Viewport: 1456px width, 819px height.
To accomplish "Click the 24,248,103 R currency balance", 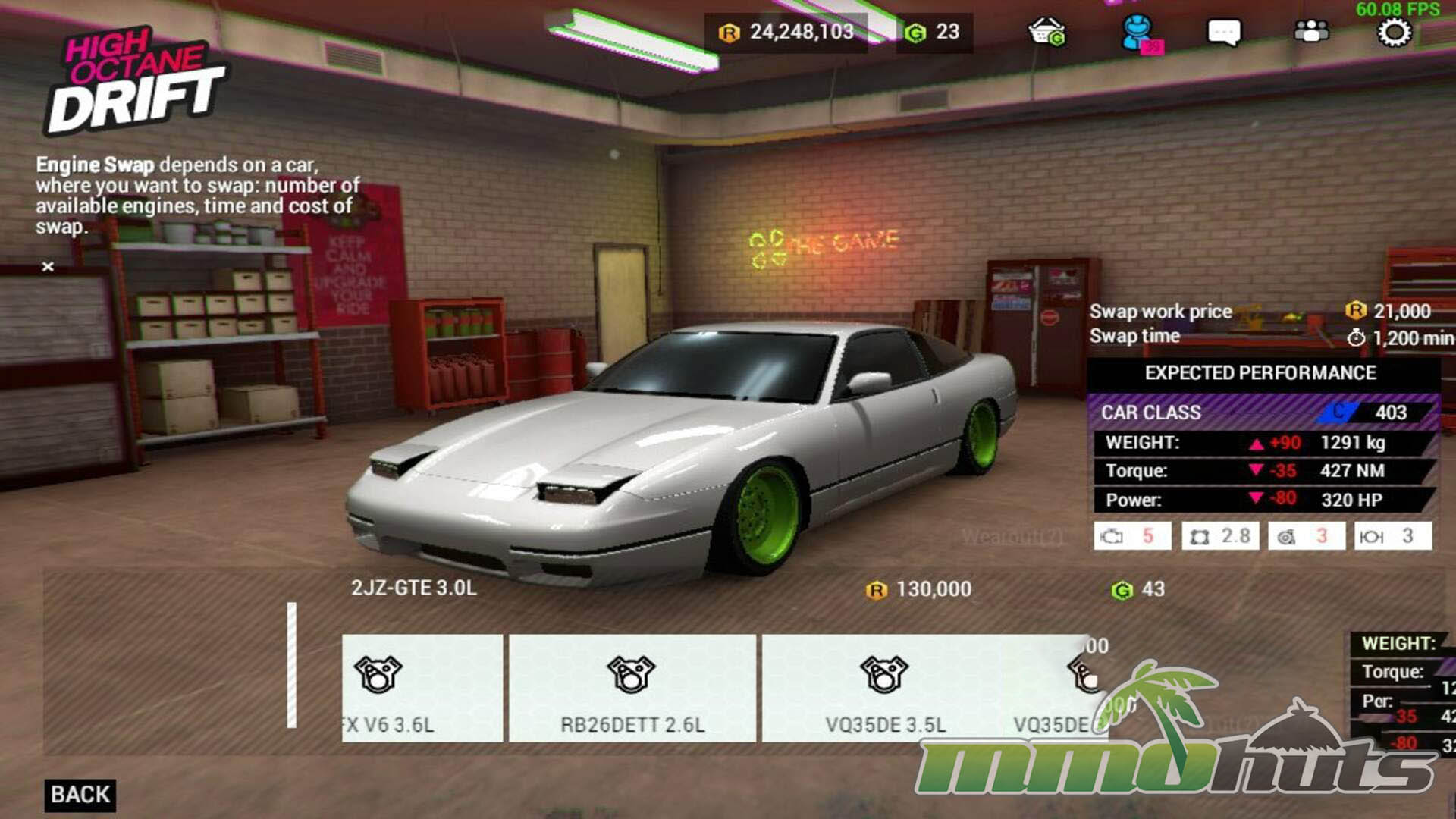I will point(788,33).
